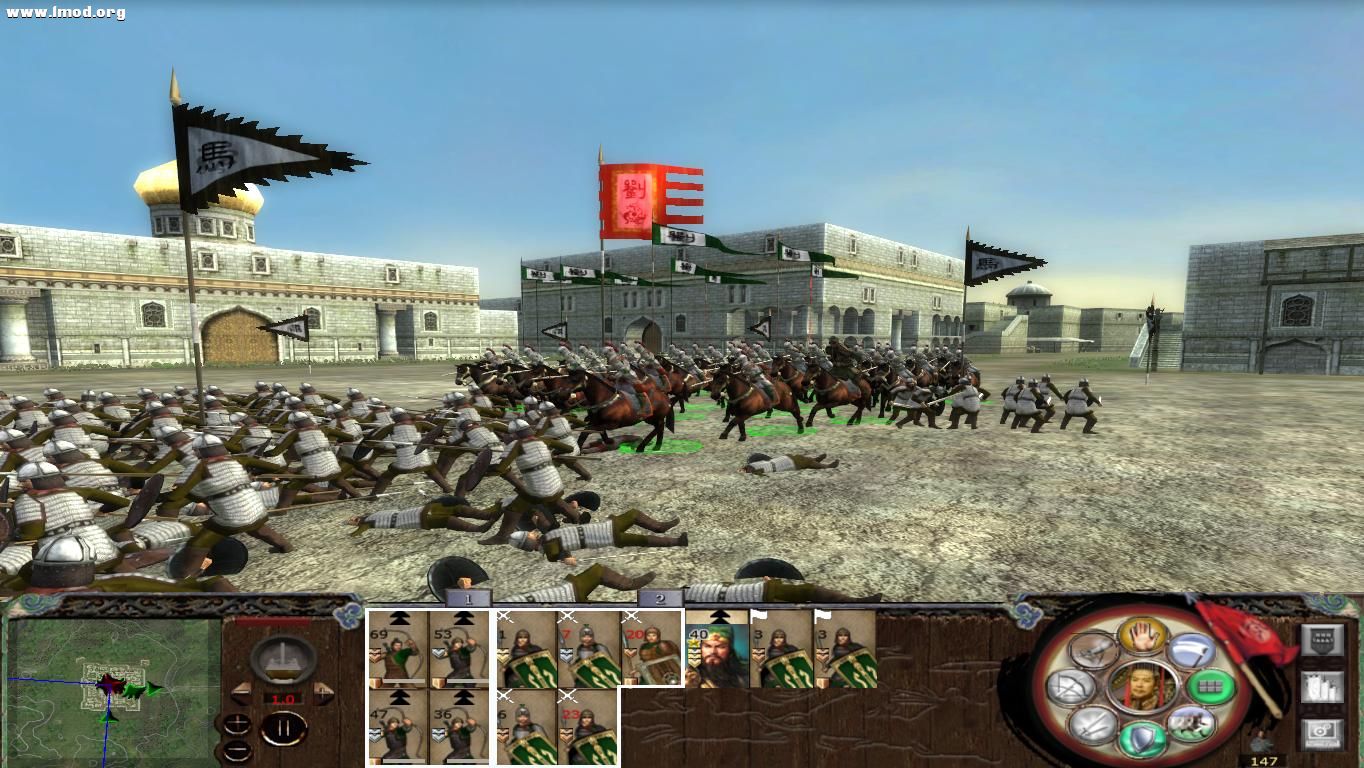Select the 69-man archer unit card
This screenshot has width=1364, height=768.
click(x=398, y=655)
